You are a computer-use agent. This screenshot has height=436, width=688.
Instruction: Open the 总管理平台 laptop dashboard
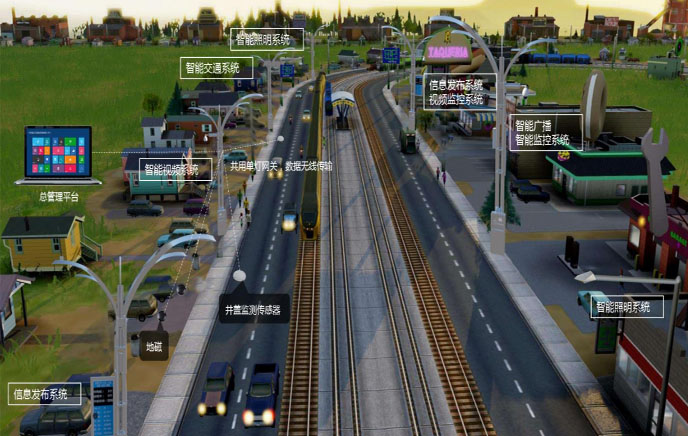click(57, 154)
